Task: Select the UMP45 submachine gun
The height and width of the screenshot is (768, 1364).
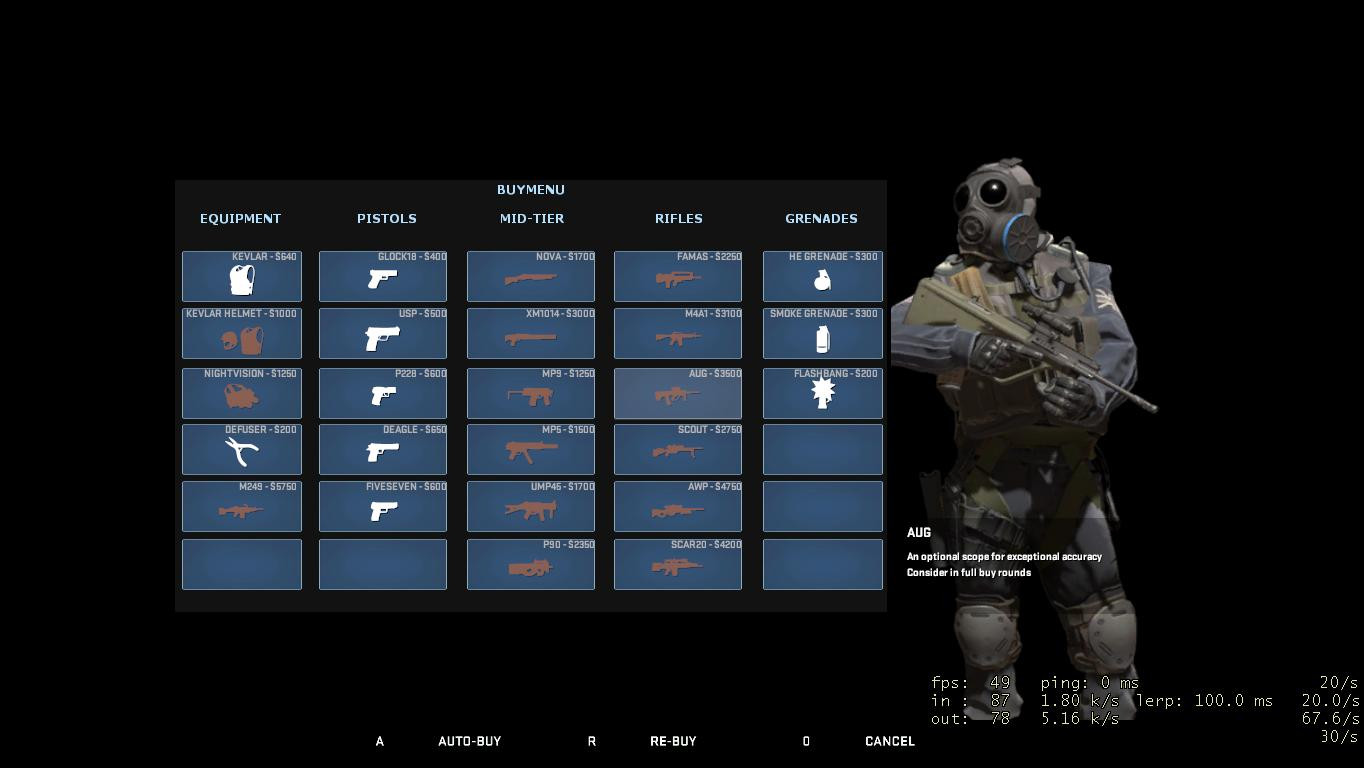Action: click(x=530, y=507)
